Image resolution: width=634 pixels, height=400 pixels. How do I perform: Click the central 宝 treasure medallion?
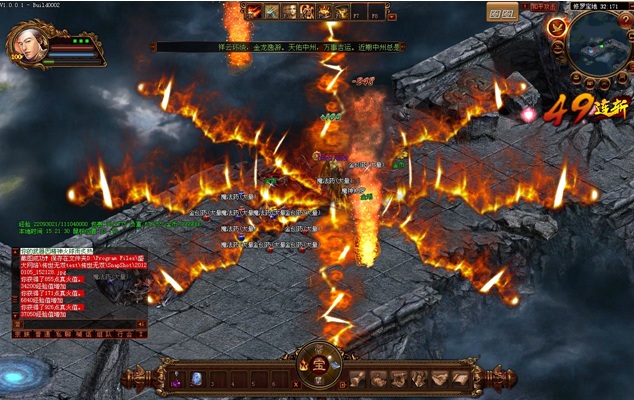tap(320, 365)
